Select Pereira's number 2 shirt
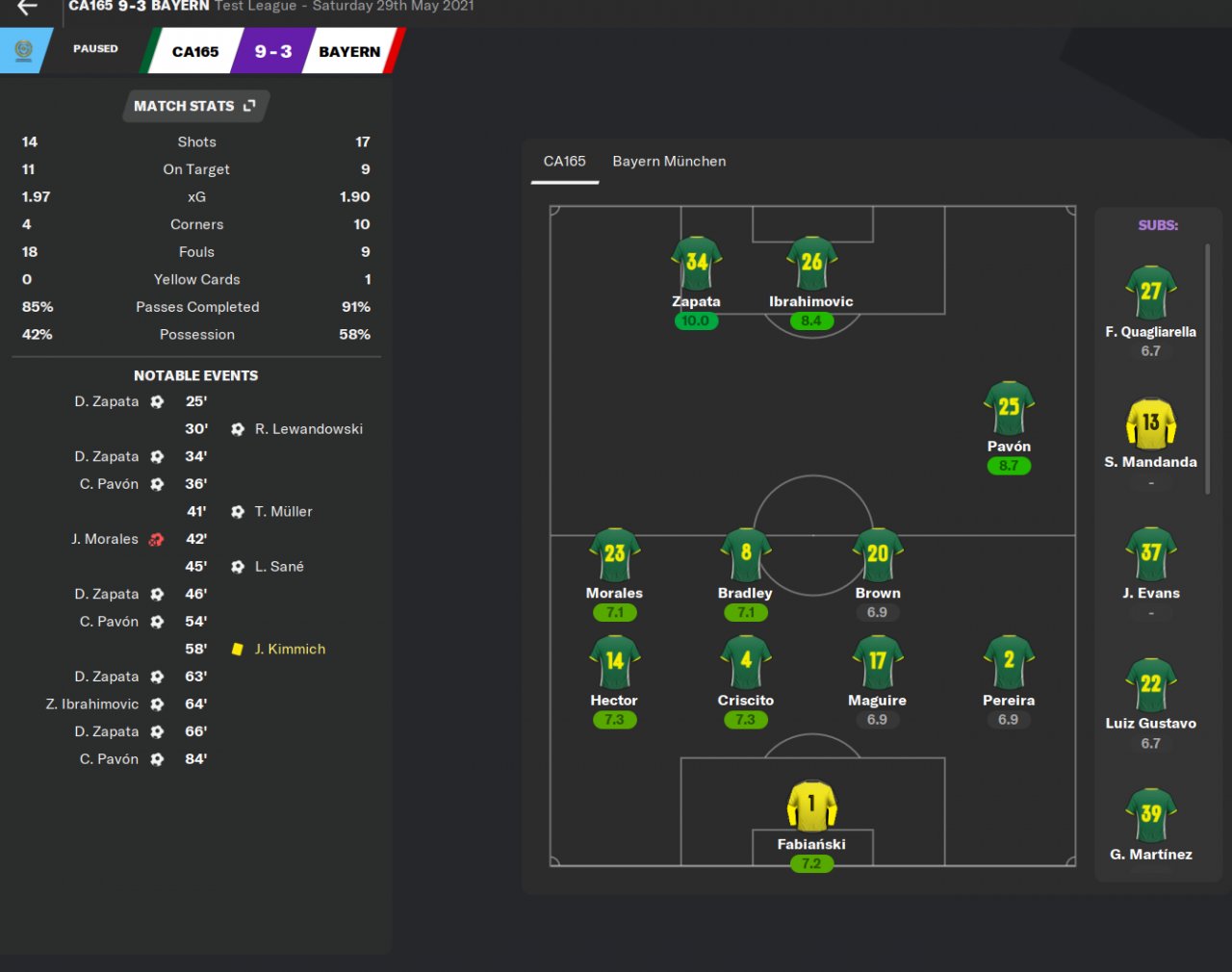 tap(1009, 662)
